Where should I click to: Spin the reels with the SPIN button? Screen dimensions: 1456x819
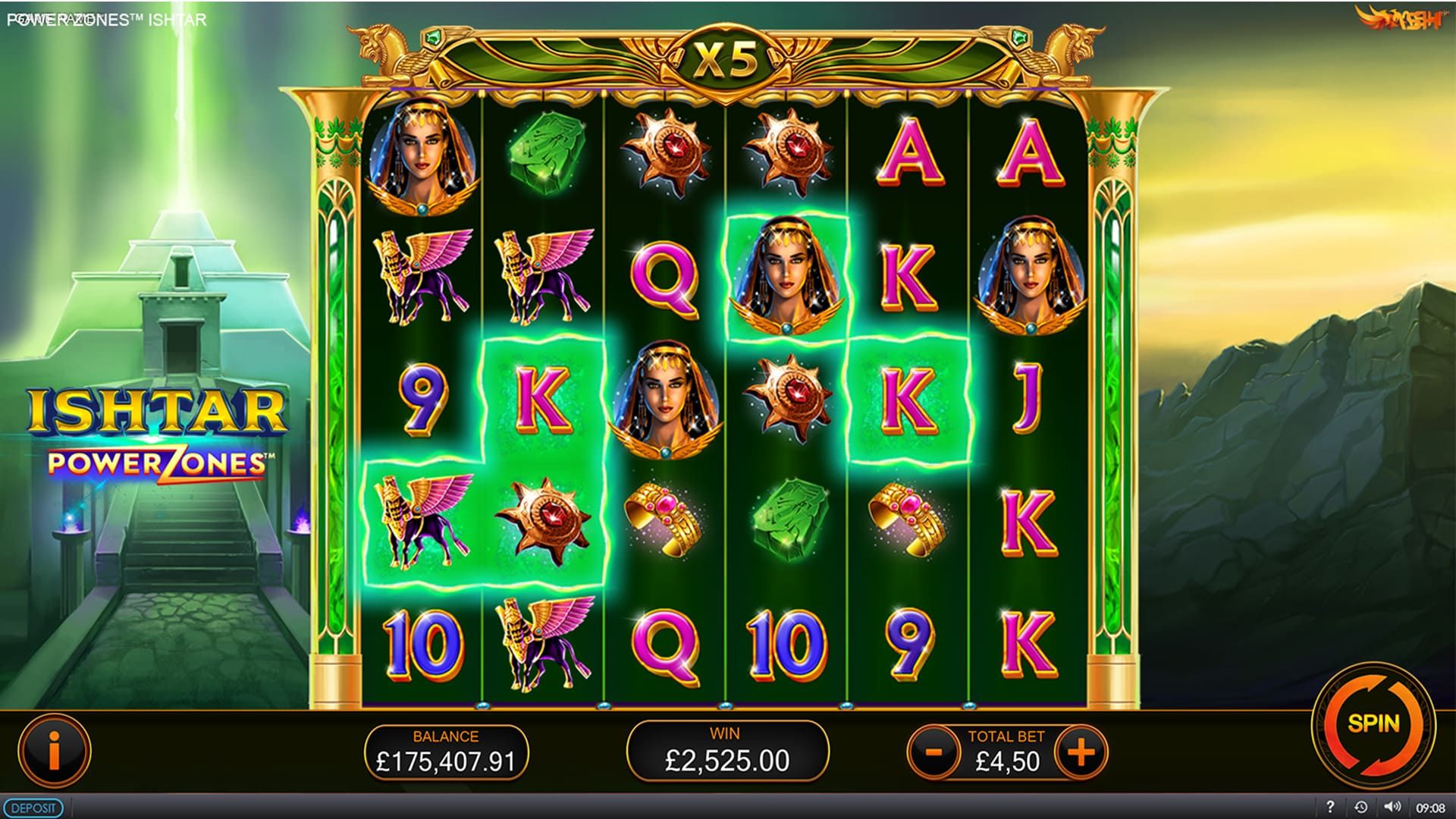(x=1373, y=723)
